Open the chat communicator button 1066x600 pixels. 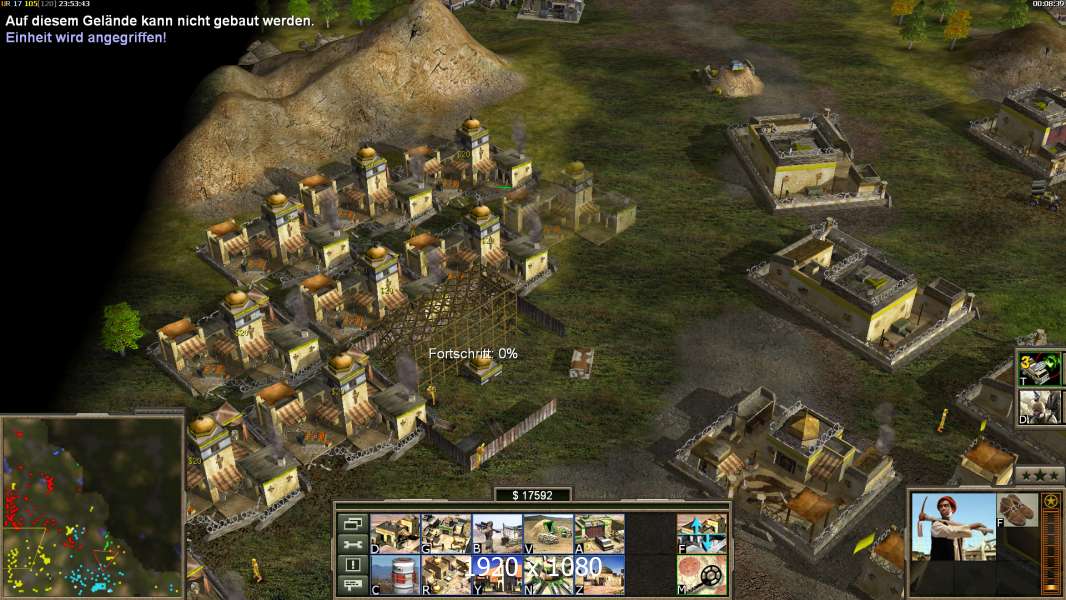pyautogui.click(x=351, y=586)
